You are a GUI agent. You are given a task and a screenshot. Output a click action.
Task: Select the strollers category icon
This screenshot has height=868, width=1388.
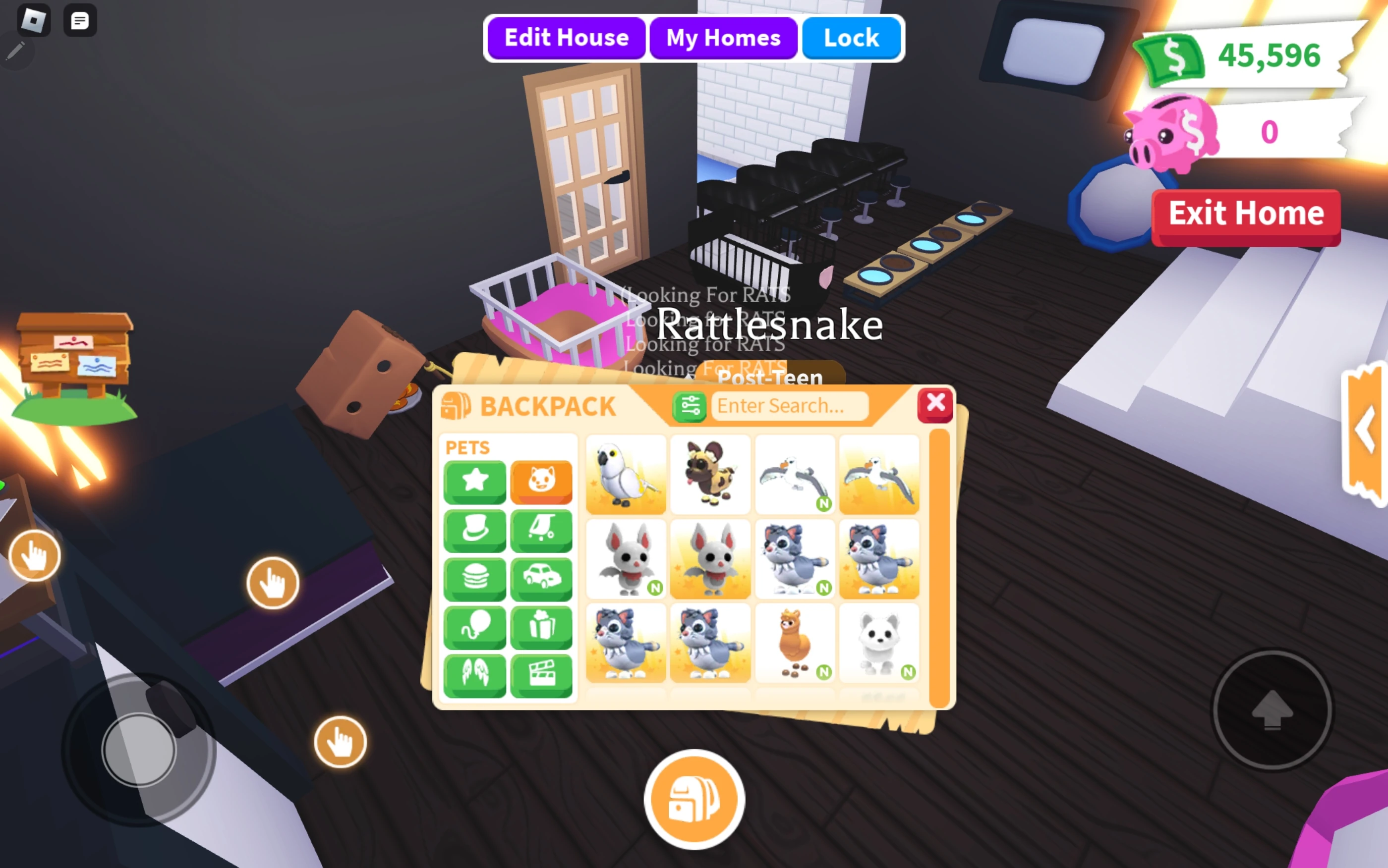542,530
